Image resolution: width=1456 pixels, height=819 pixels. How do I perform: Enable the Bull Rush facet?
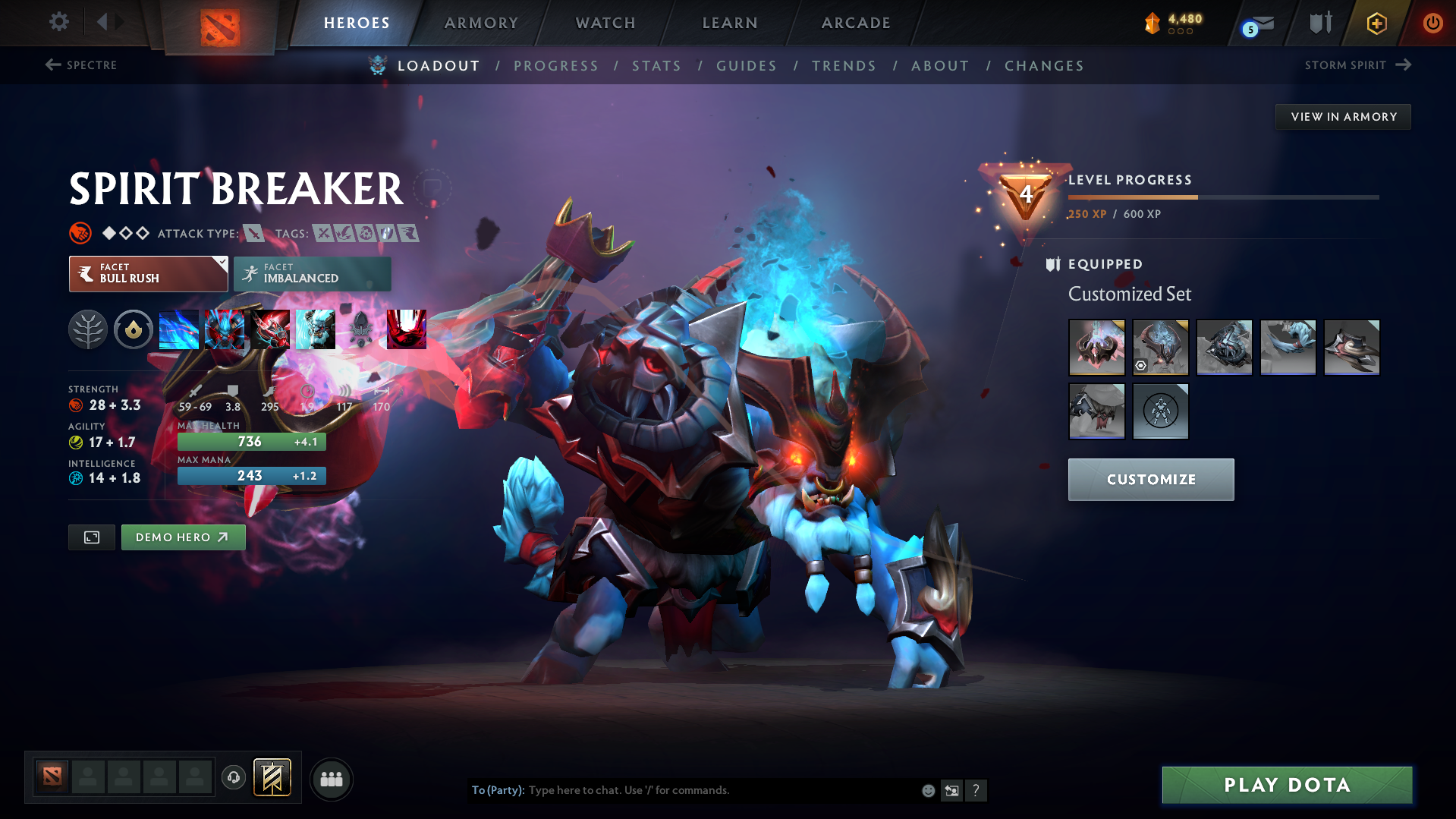[144, 273]
